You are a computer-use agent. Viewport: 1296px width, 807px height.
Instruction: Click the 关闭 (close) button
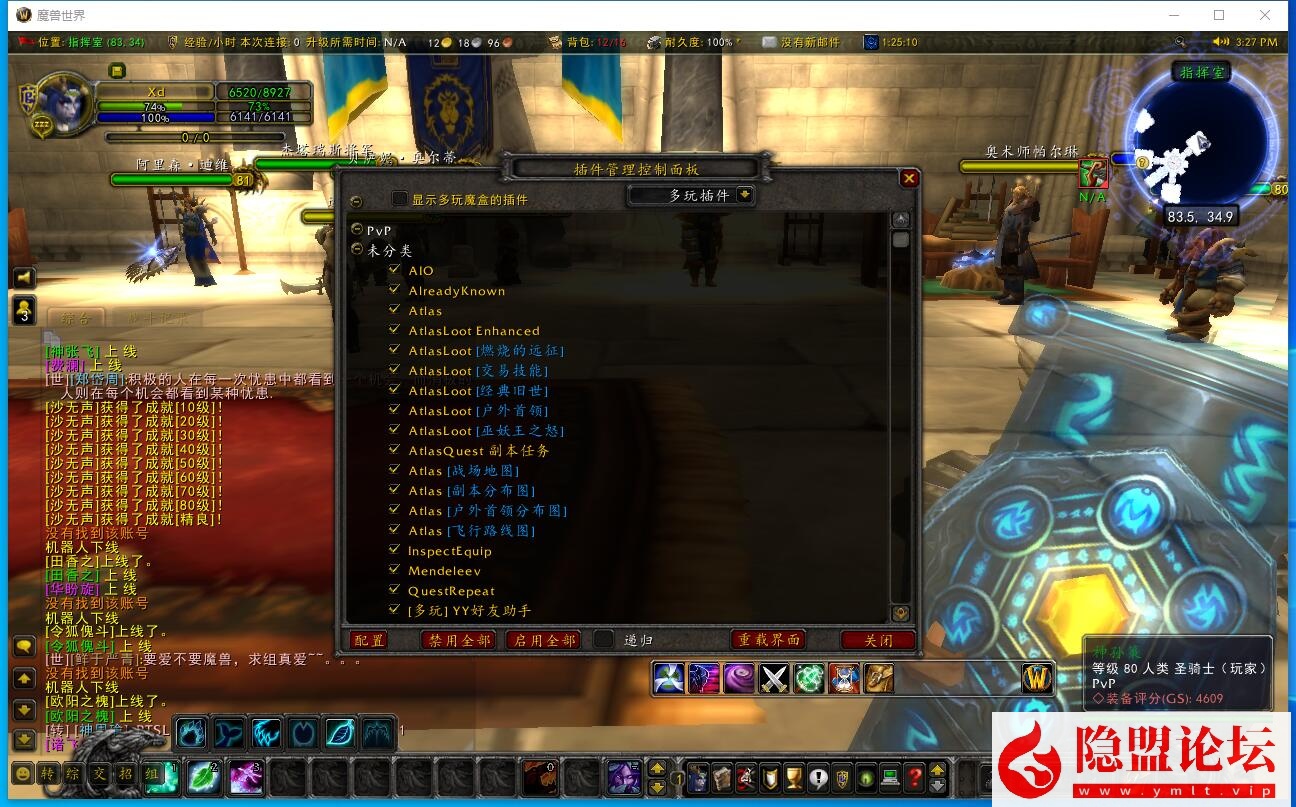point(878,640)
